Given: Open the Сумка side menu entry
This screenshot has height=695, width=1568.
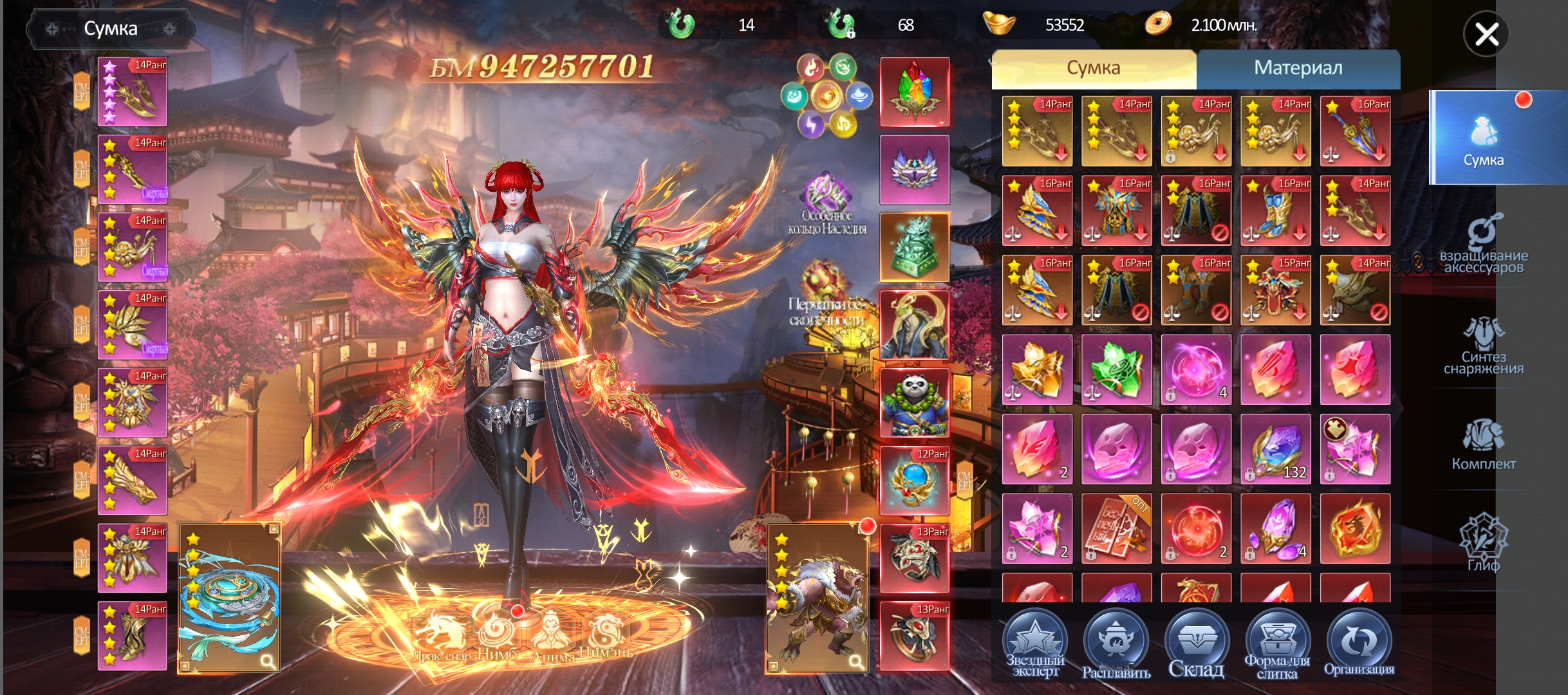Looking at the screenshot, I should coord(1483,138).
